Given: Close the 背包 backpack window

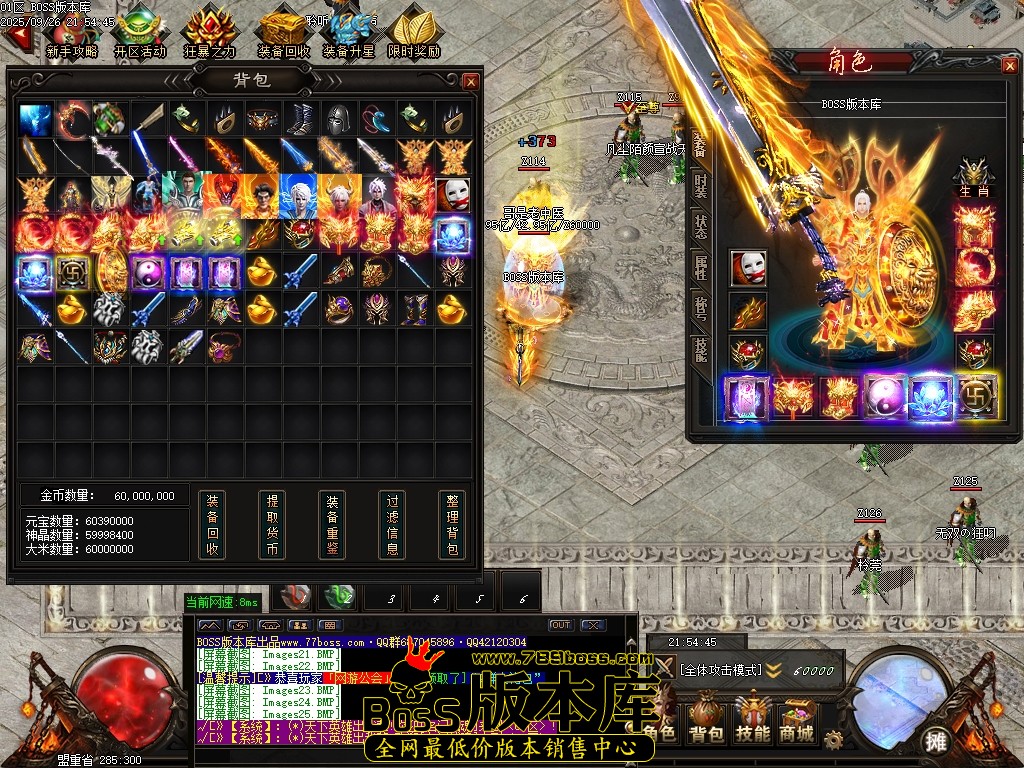Looking at the screenshot, I should (x=471, y=81).
